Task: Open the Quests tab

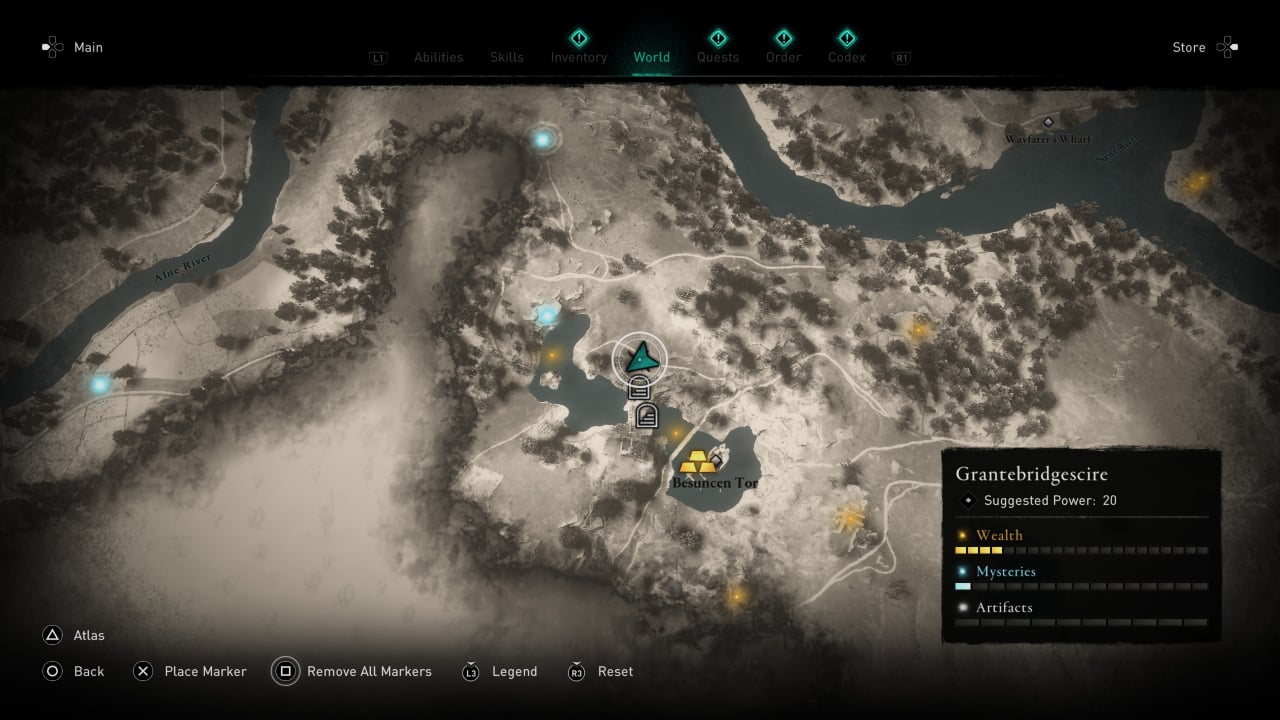Action: pos(717,57)
